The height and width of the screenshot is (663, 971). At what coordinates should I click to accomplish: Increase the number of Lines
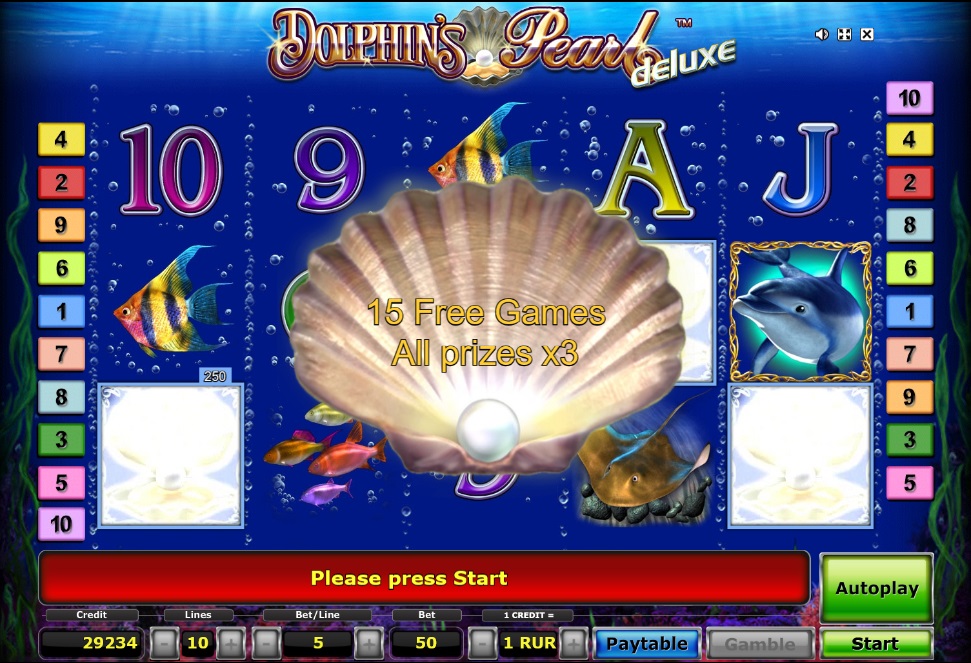pos(230,642)
